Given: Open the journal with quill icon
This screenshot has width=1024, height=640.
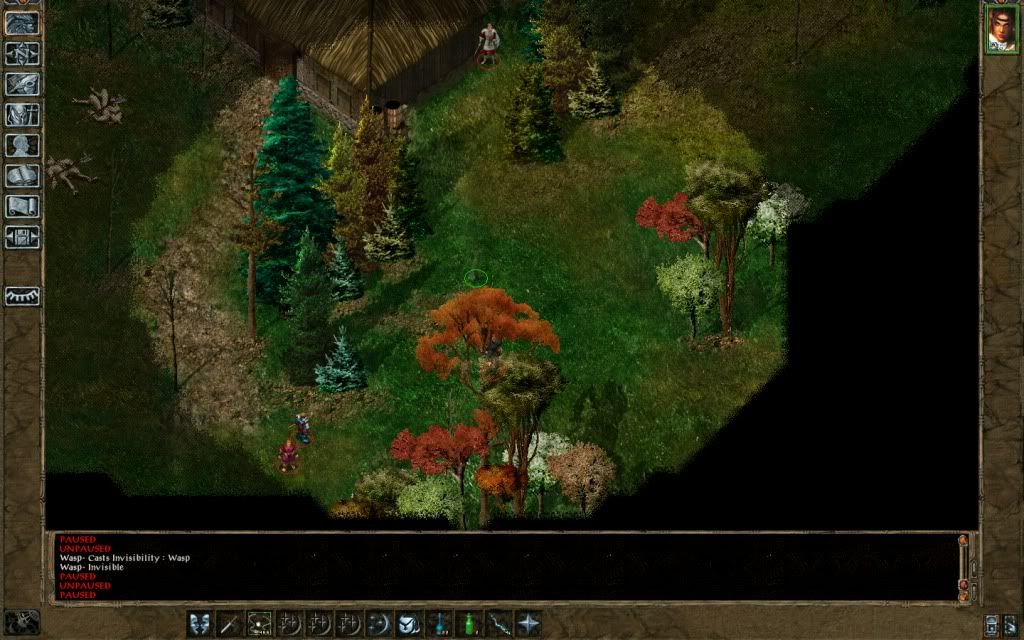Looking at the screenshot, I should click(23, 84).
